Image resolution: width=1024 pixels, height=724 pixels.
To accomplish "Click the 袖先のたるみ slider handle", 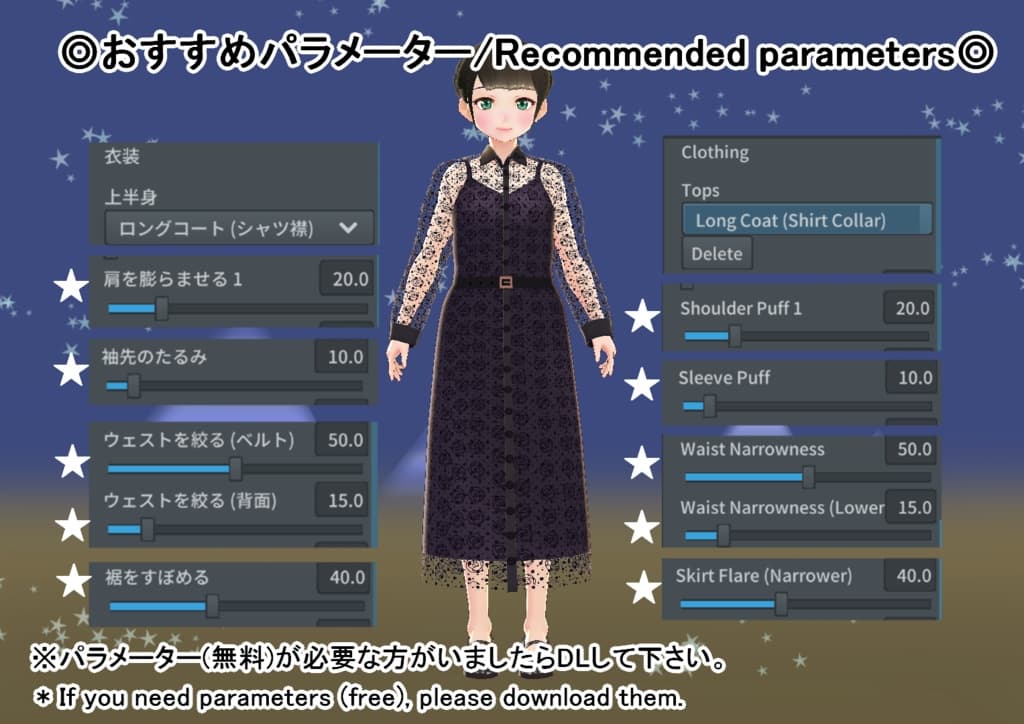I will click(133, 385).
